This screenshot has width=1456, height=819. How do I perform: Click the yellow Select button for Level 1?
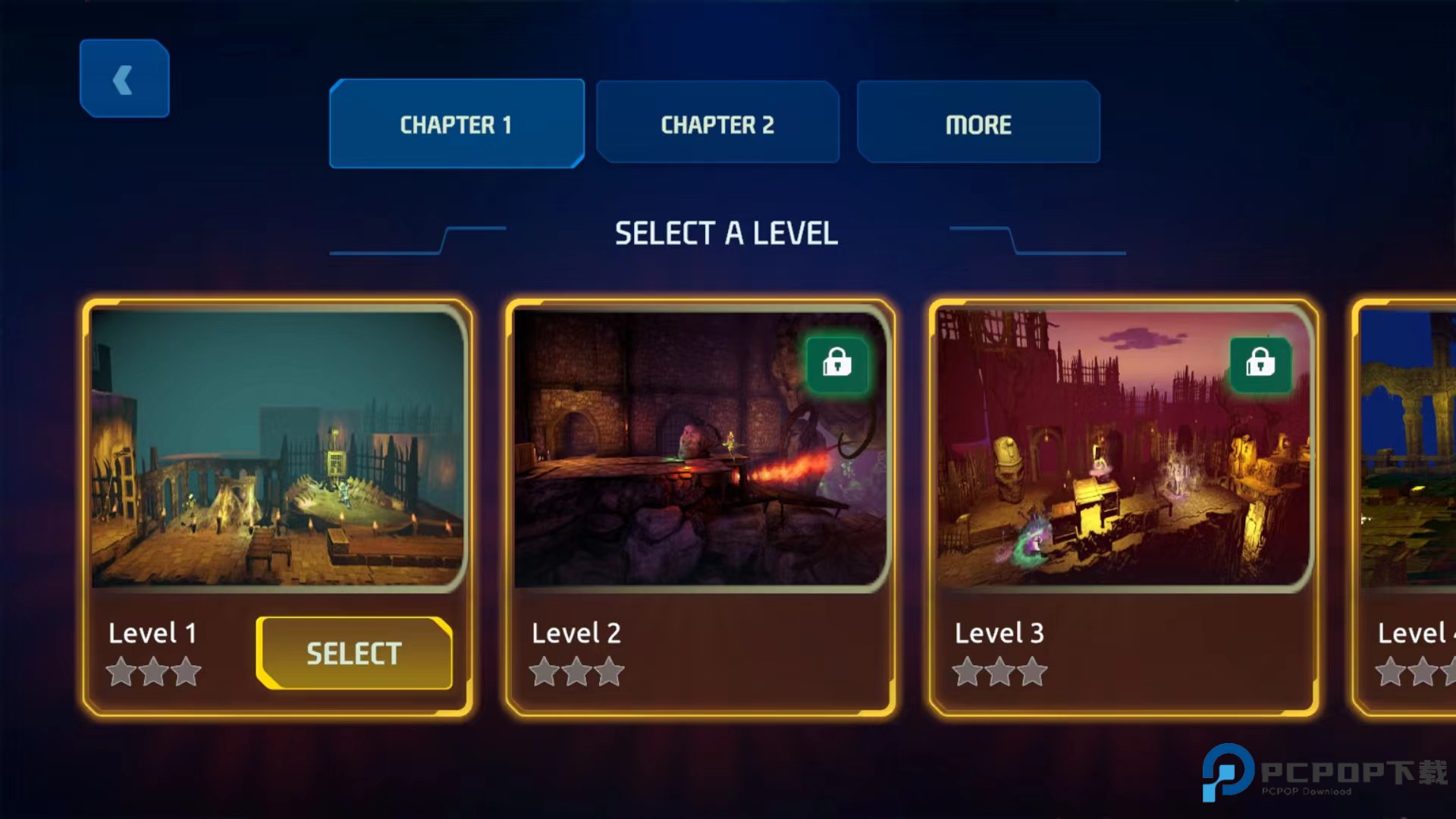click(x=354, y=653)
